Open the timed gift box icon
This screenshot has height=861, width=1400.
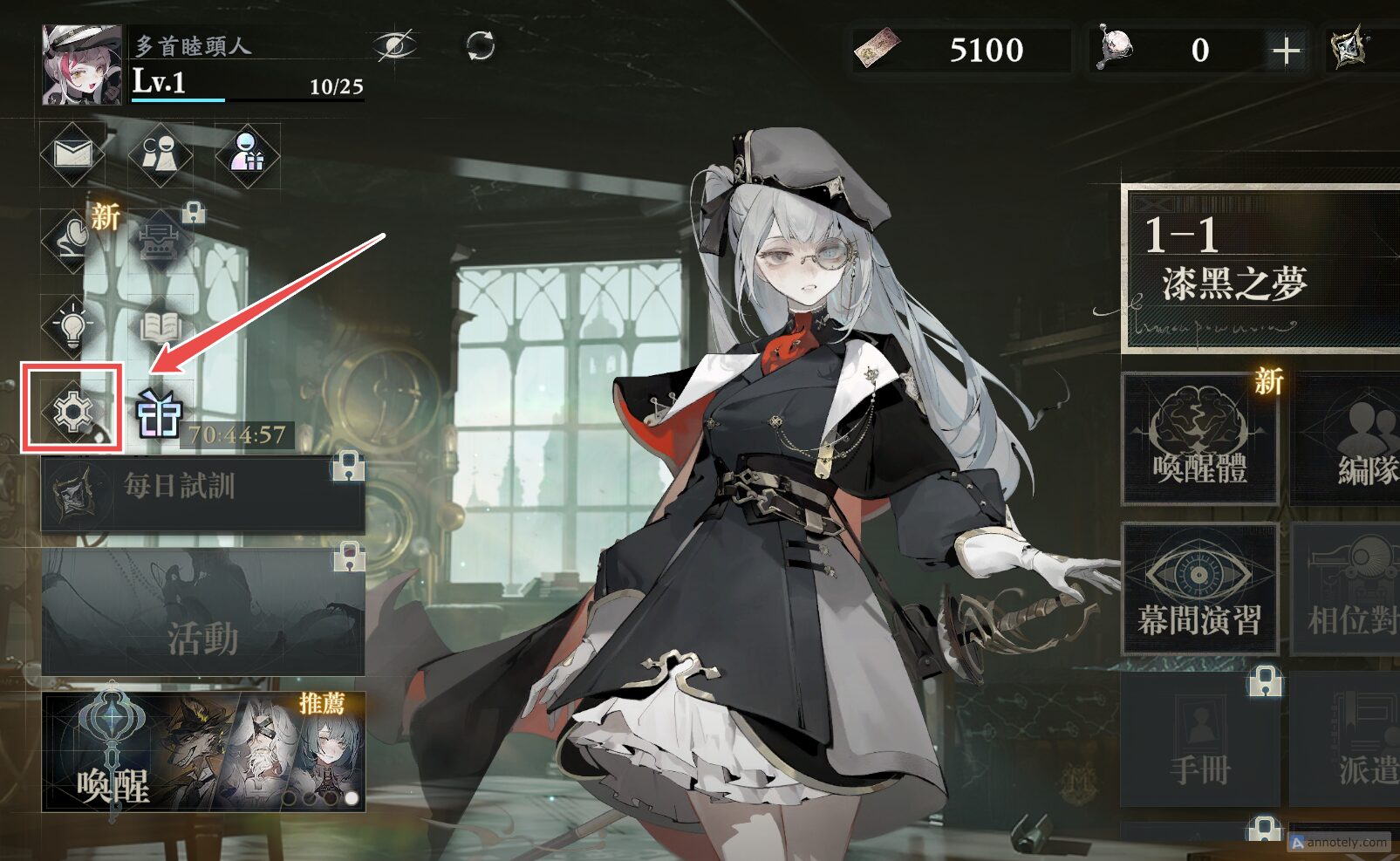[159, 412]
